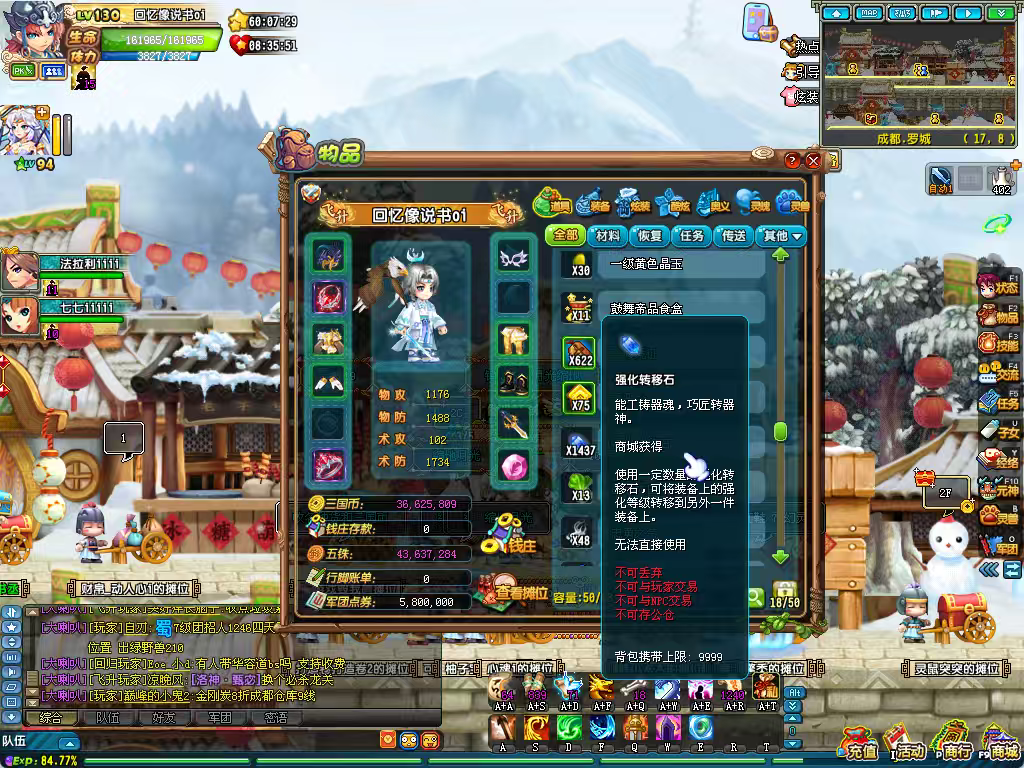Open the 任务 quest menu on sidebar
The height and width of the screenshot is (768, 1024).
(x=998, y=401)
